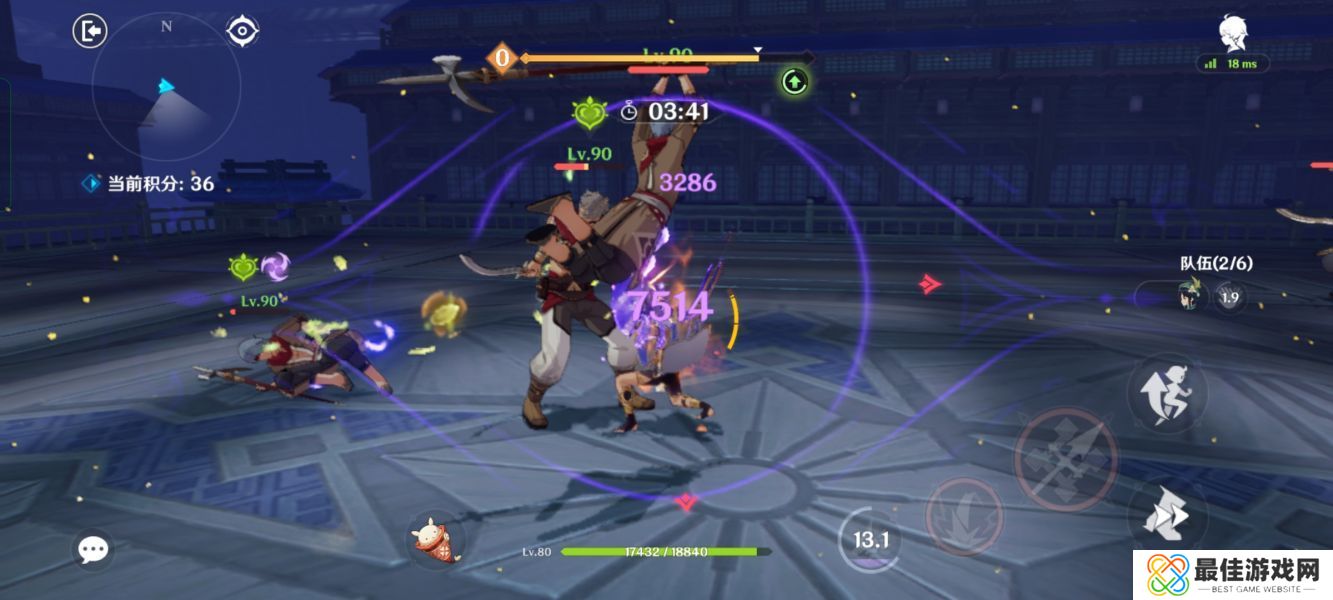Hit the crossed-weapons normal attack button
This screenshot has width=1333, height=600.
point(1066,458)
